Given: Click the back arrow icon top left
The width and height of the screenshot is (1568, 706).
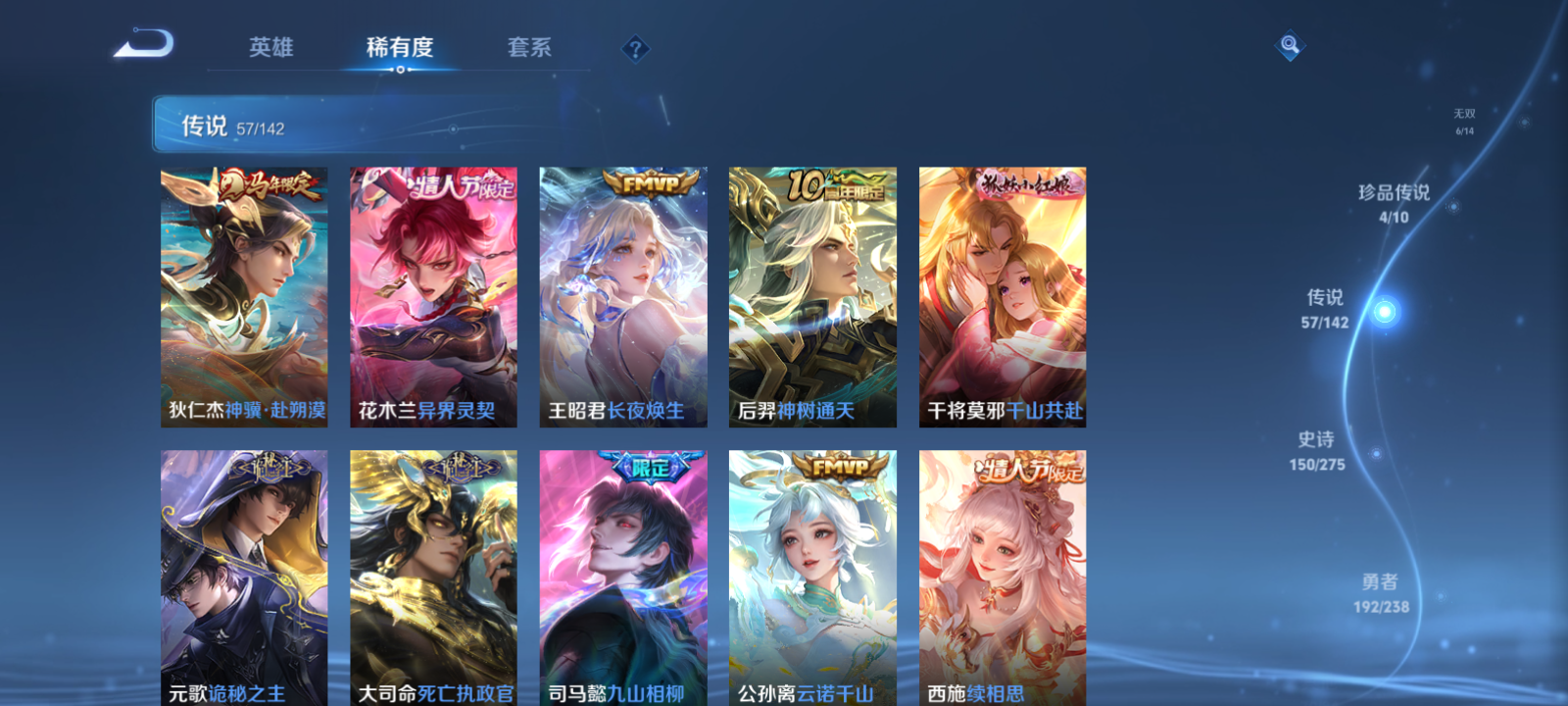Looking at the screenshot, I should (145, 43).
